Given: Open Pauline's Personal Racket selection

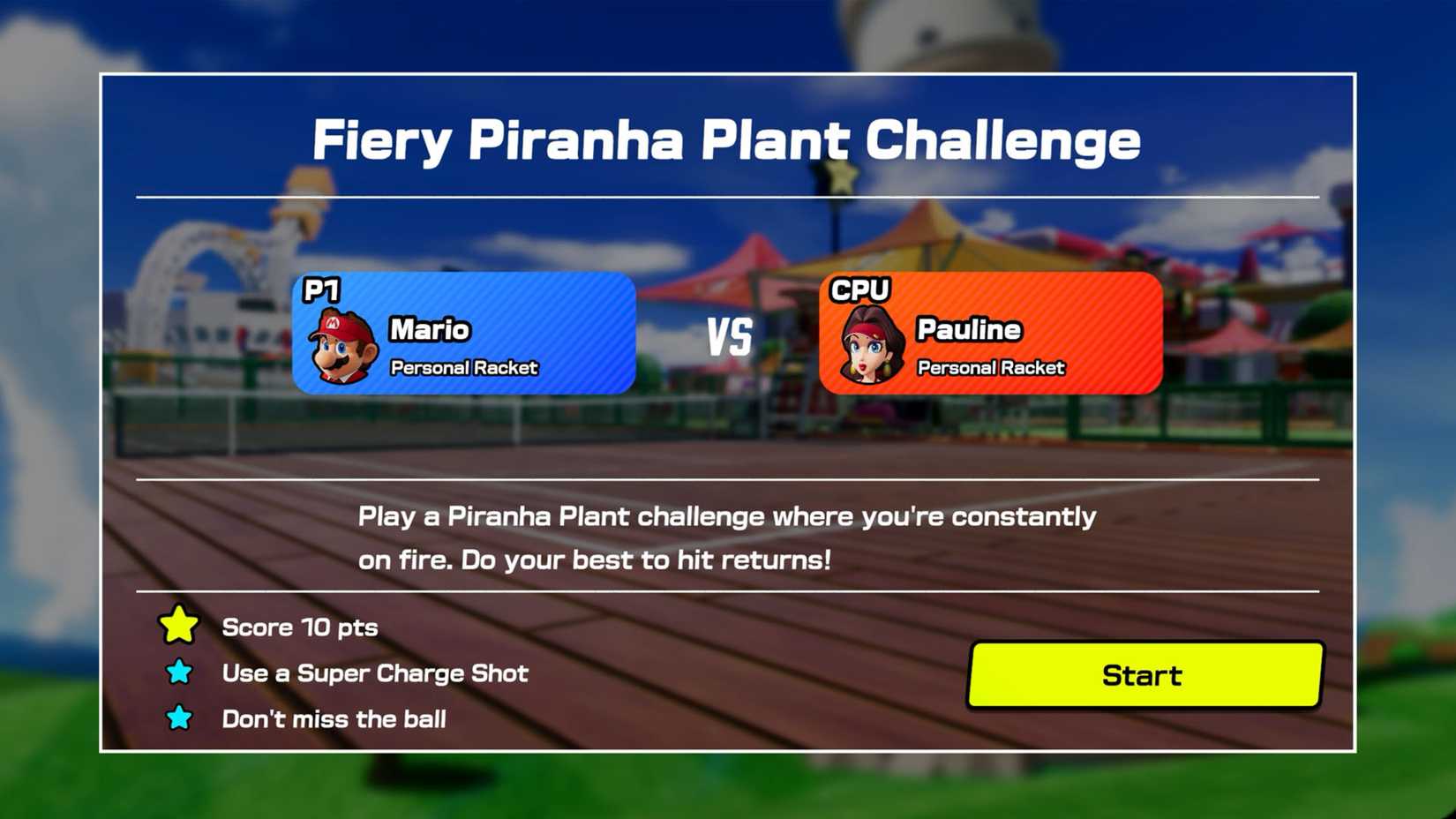Looking at the screenshot, I should click(x=991, y=368).
